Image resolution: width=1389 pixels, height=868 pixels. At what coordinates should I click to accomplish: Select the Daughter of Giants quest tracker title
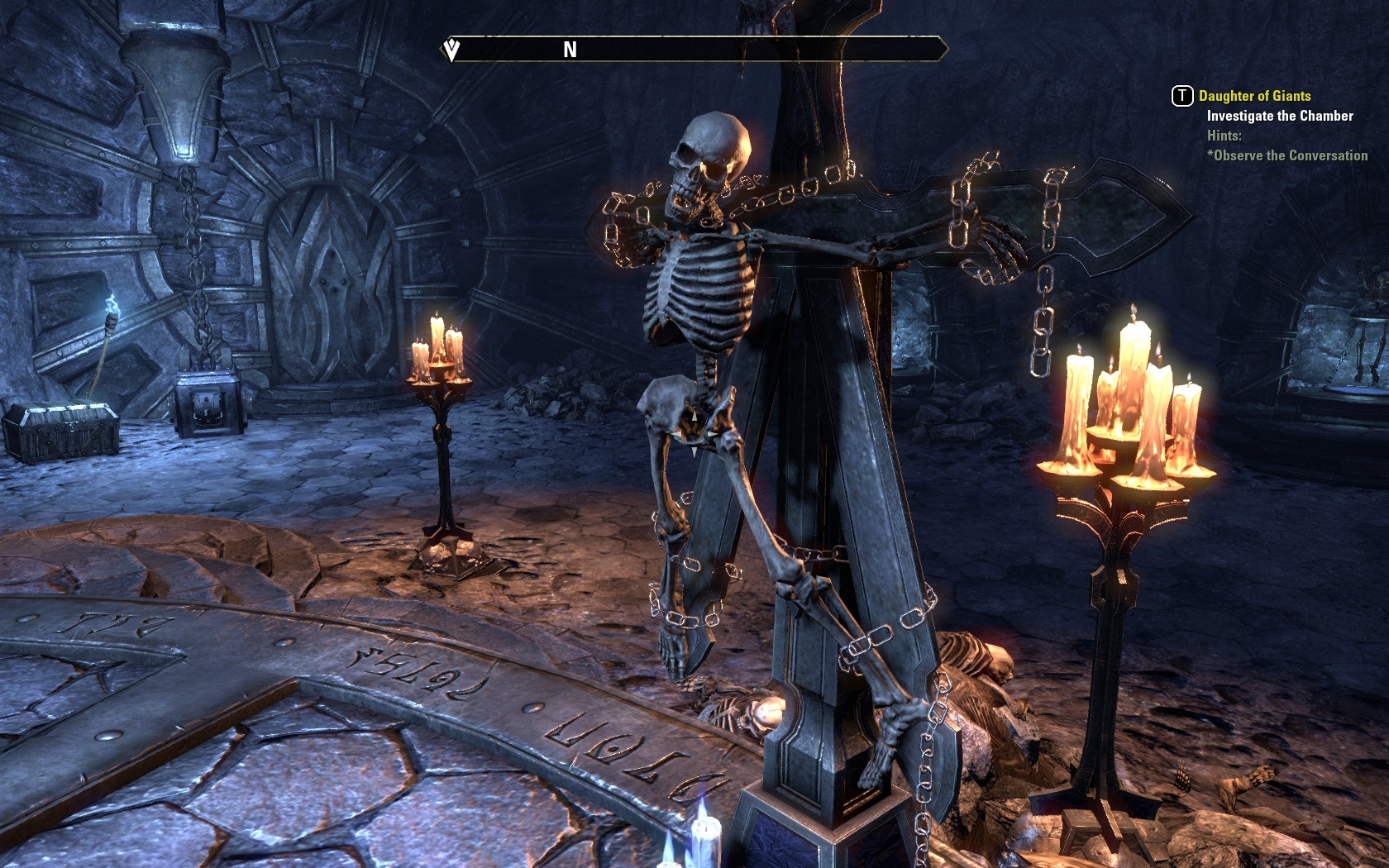1254,96
